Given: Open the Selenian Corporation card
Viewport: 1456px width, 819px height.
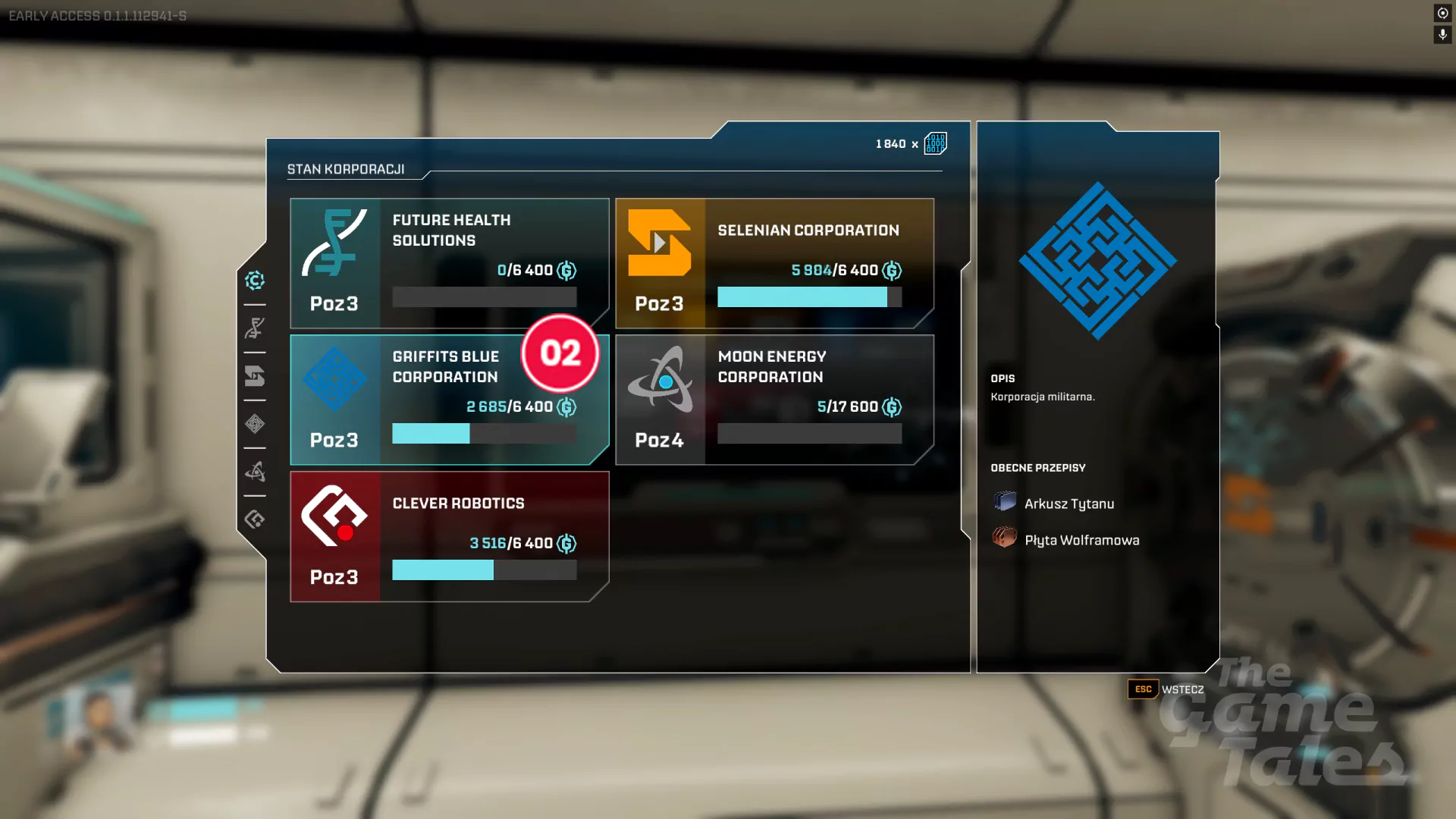Looking at the screenshot, I should [774, 263].
